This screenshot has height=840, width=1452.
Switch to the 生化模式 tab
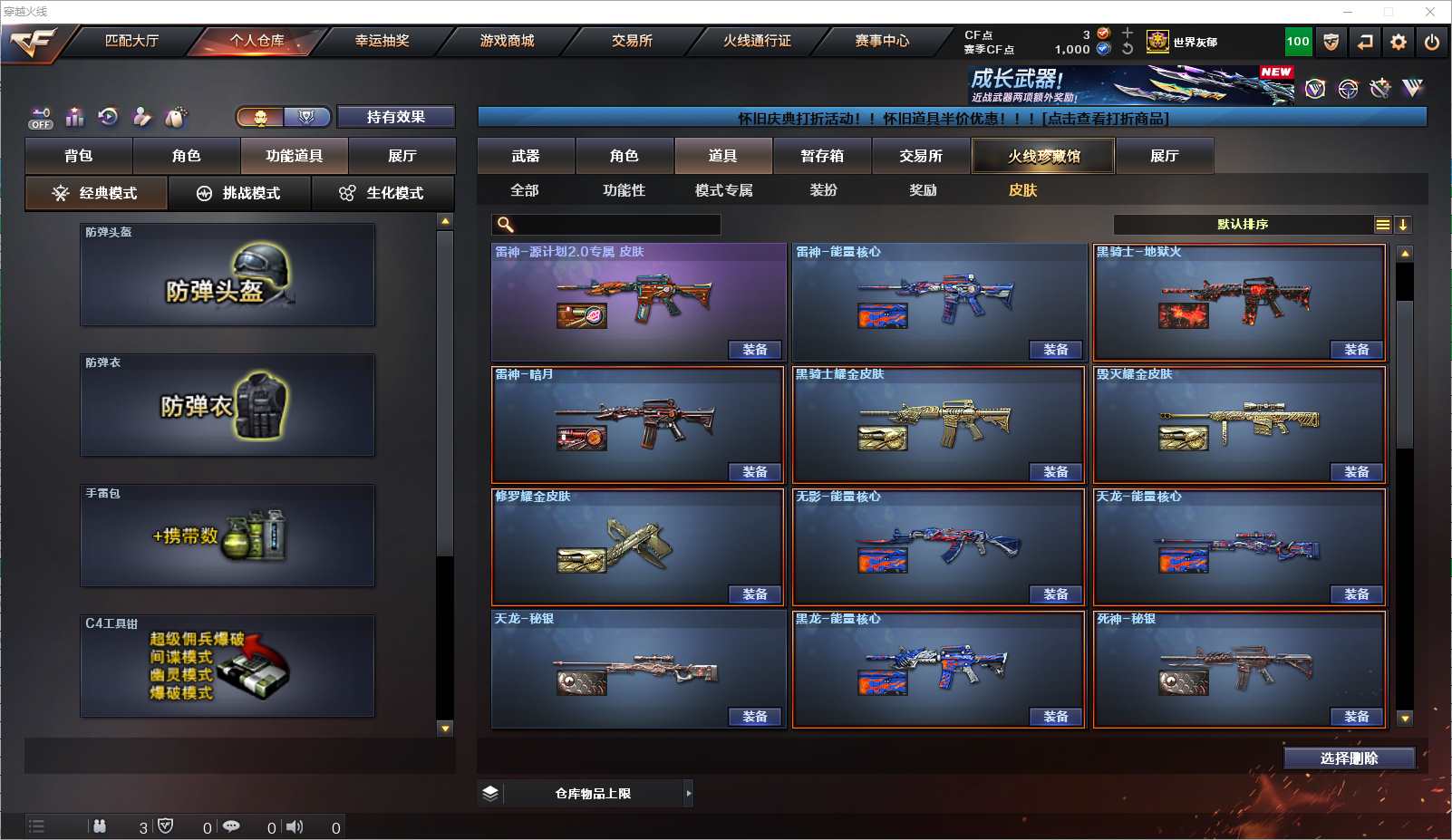pos(382,193)
